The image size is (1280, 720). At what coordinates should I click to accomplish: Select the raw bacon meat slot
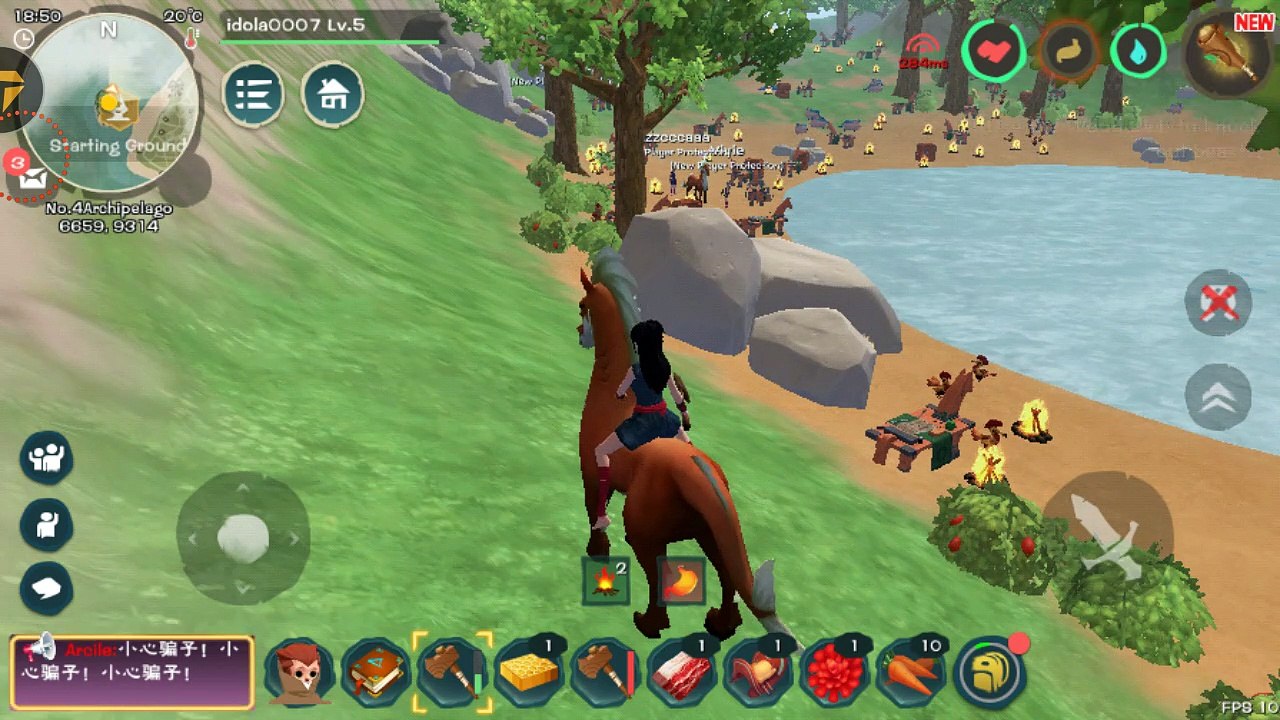[x=682, y=672]
